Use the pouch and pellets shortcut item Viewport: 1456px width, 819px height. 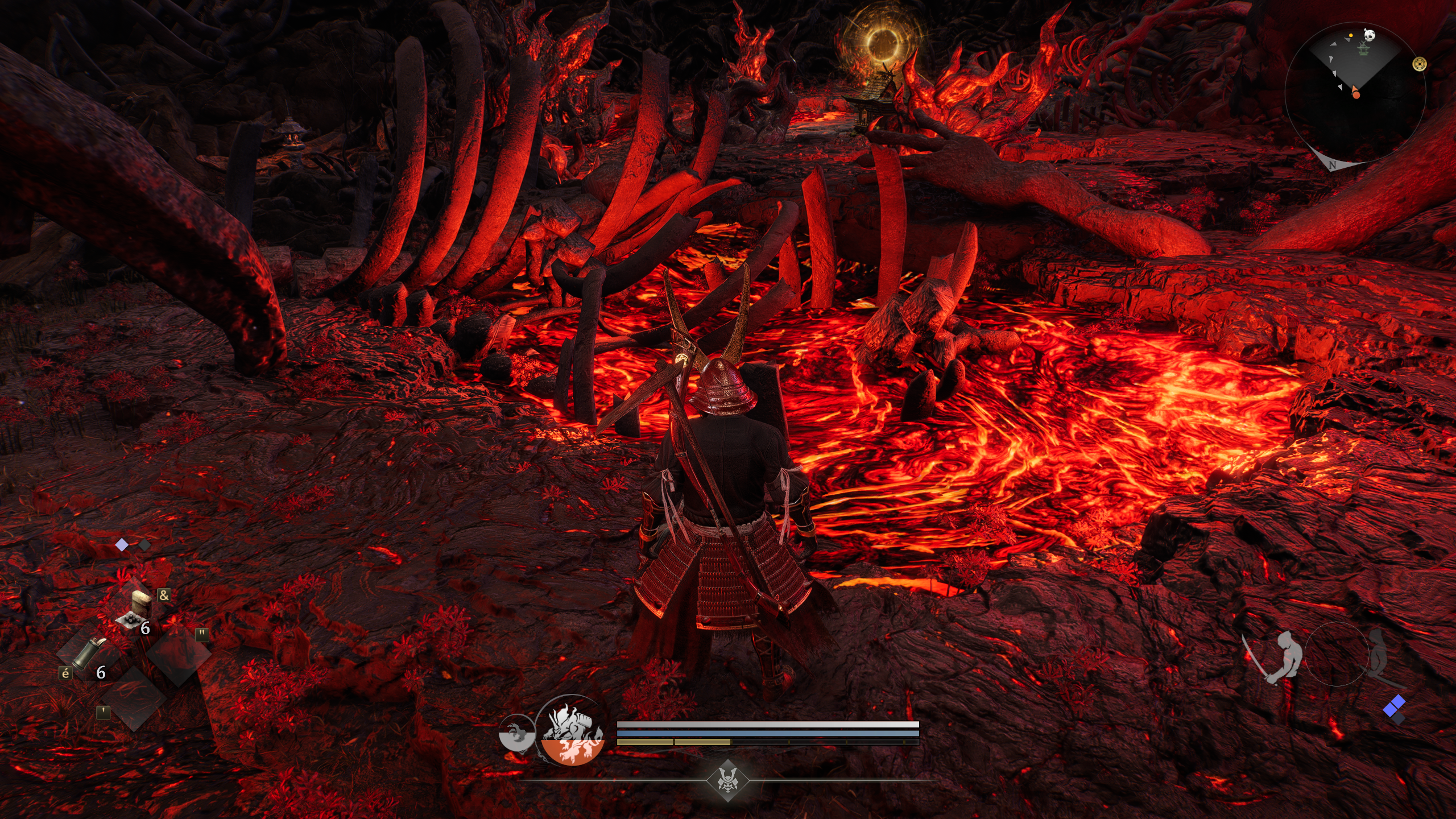click(x=135, y=610)
